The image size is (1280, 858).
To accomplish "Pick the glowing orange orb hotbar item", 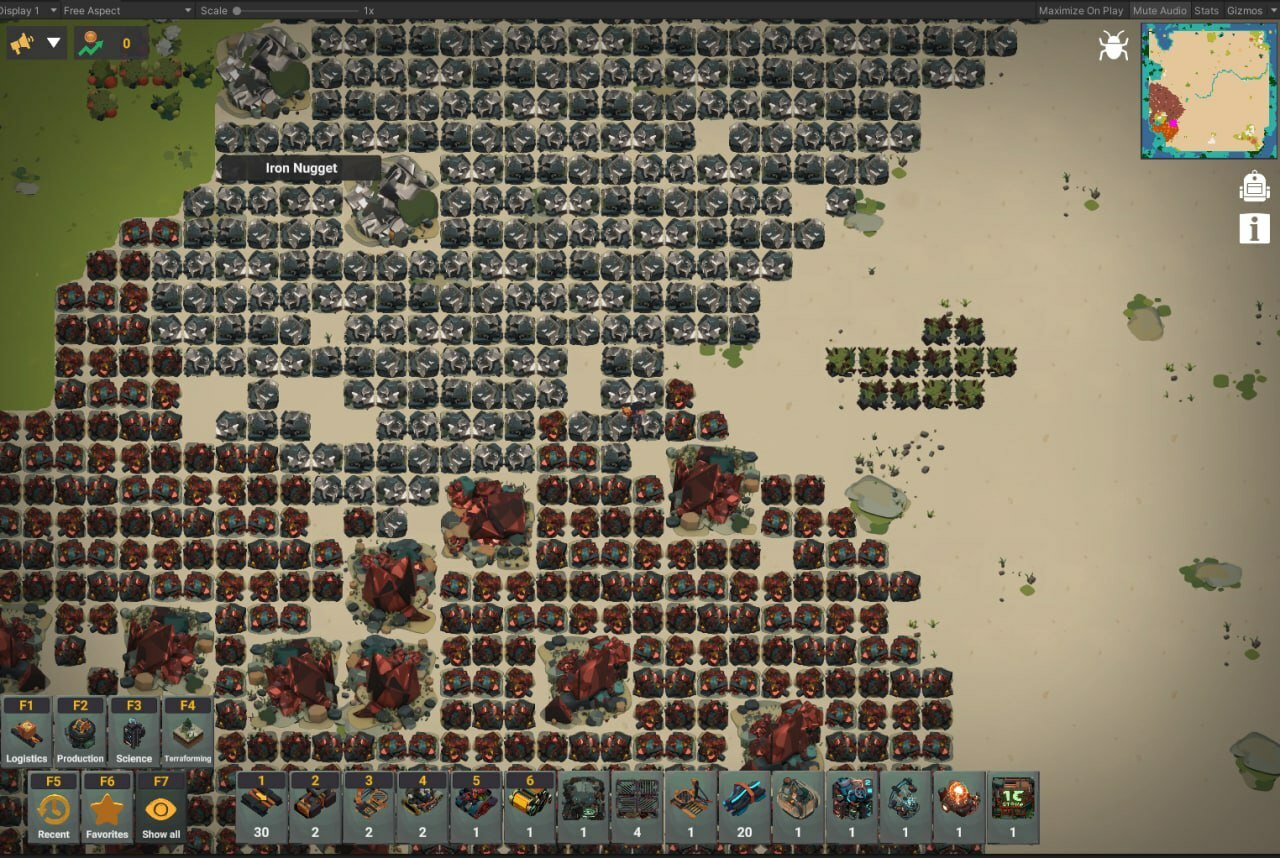I will click(958, 806).
